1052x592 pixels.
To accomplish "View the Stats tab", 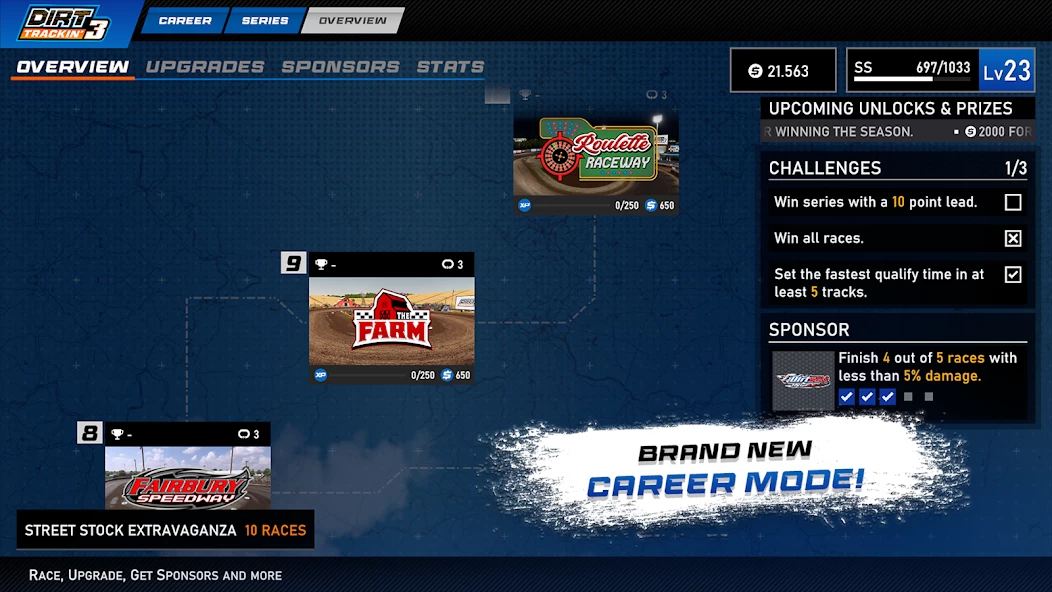I will (x=450, y=67).
